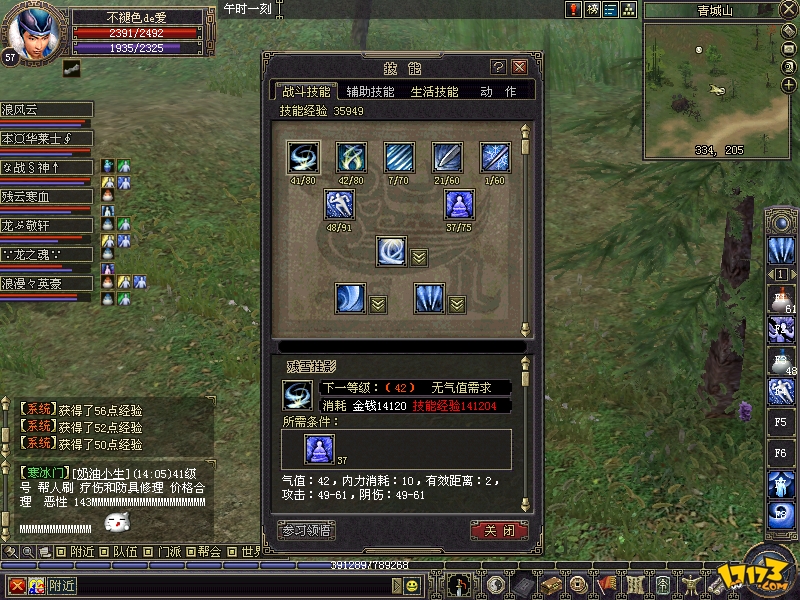Image resolution: width=800 pixels, height=600 pixels.
Task: Click the minimap plus zoom button
Action: tap(787, 84)
